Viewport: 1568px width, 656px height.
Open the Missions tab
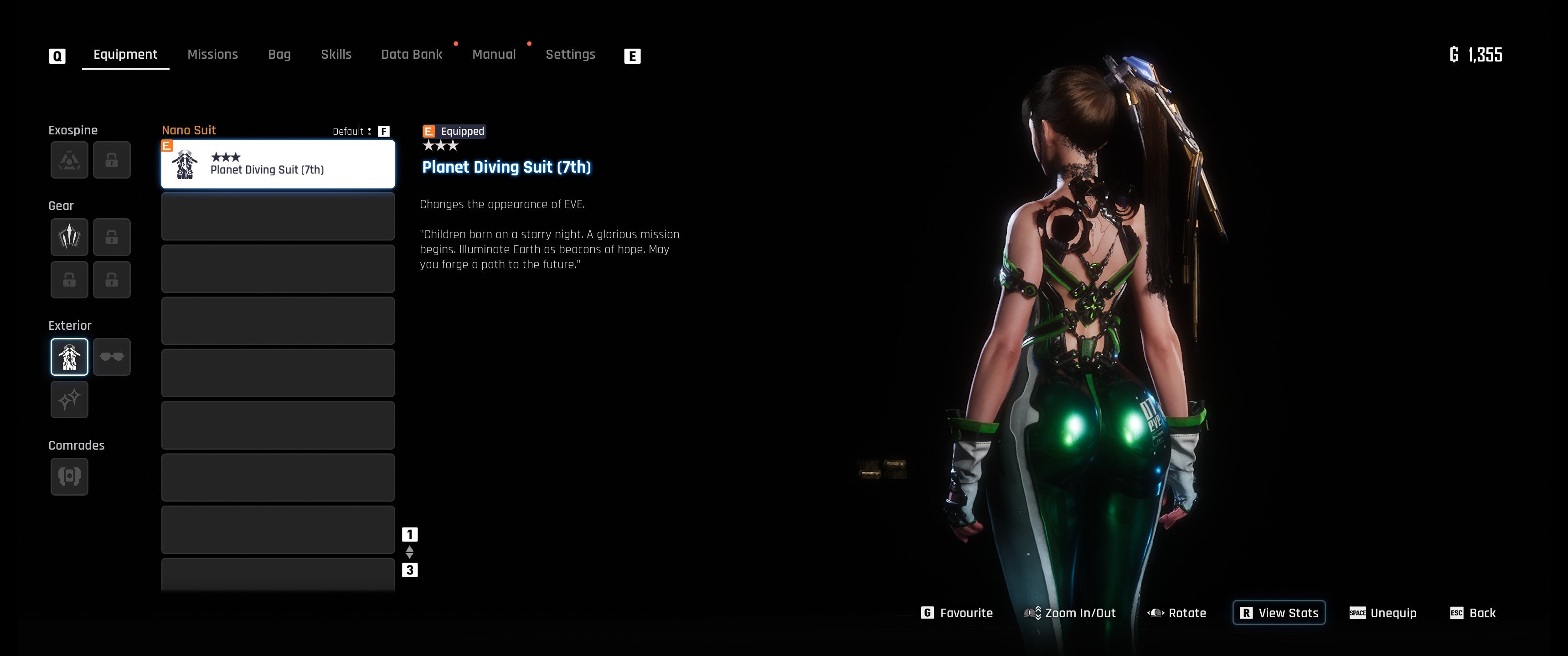[212, 55]
